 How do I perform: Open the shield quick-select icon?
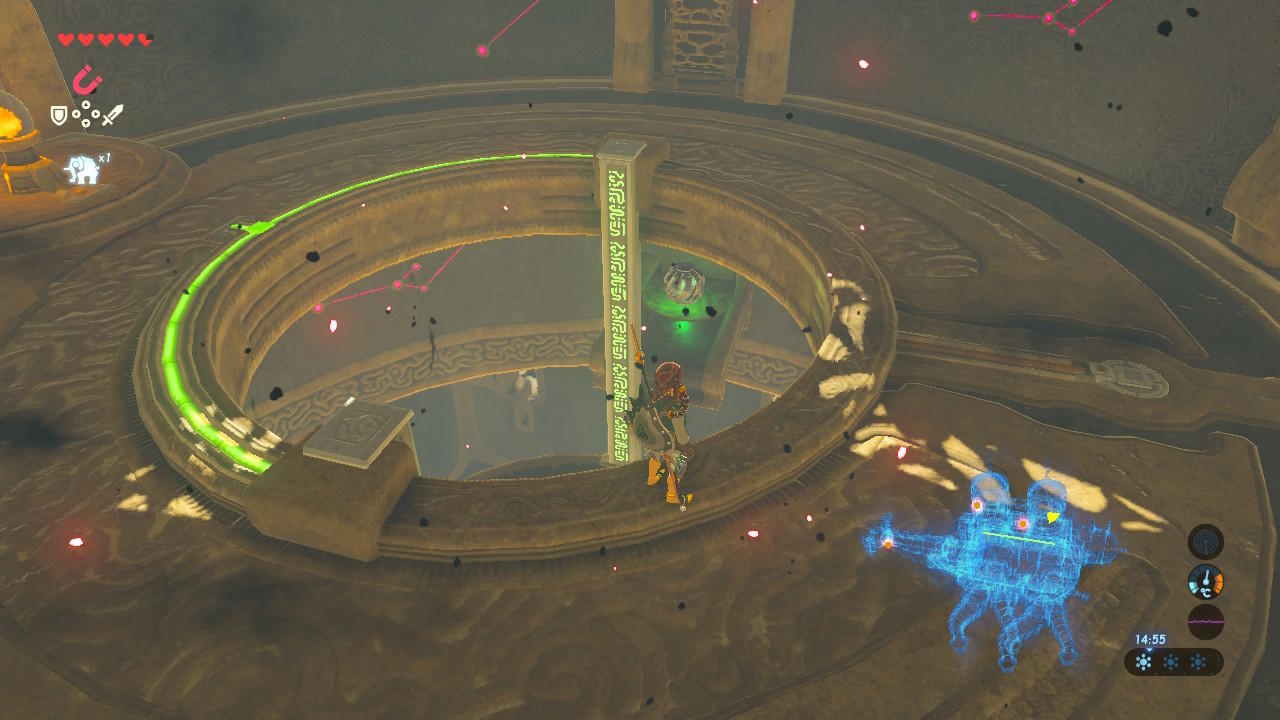tap(60, 116)
